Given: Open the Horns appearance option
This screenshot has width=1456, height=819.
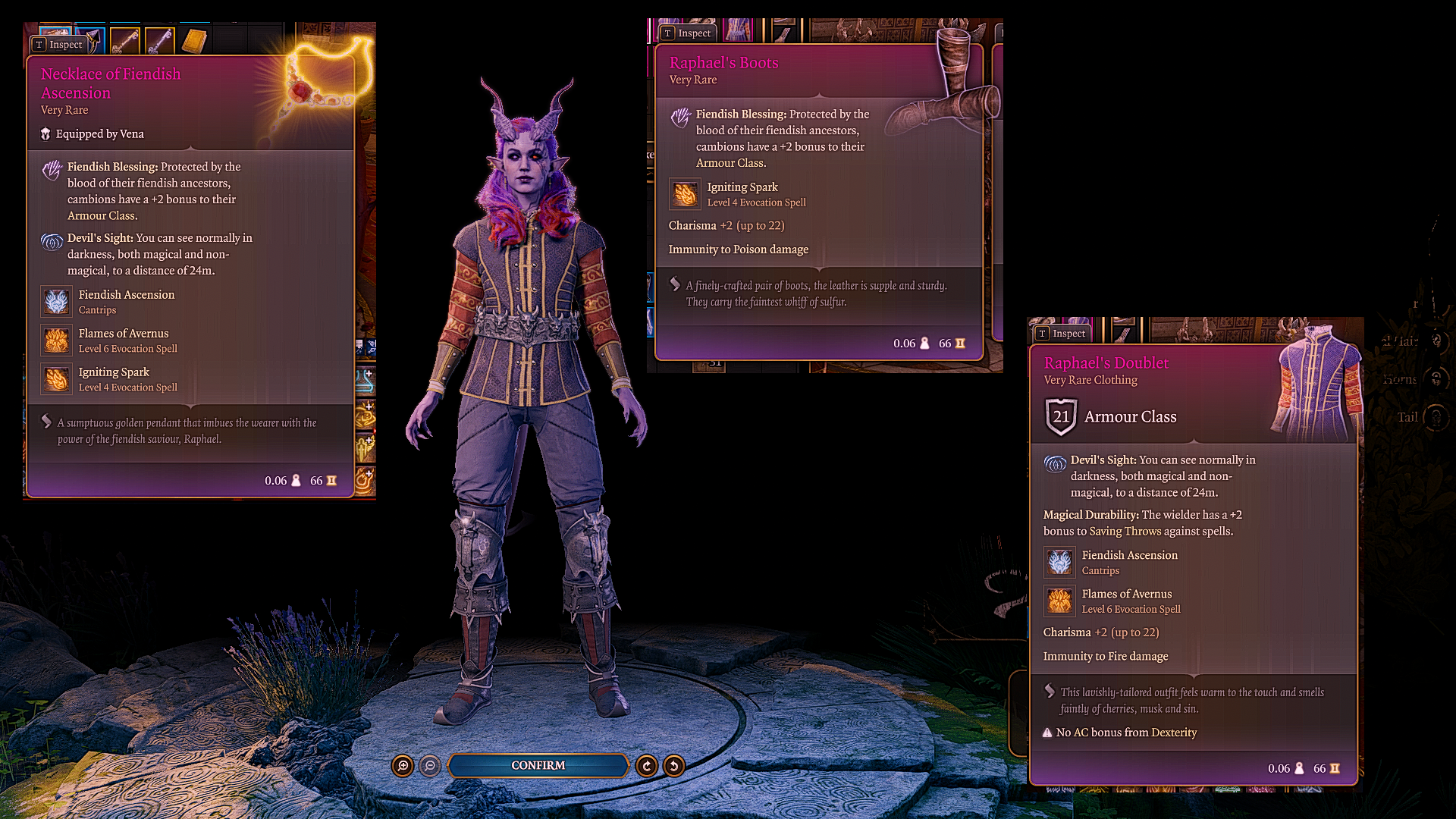Looking at the screenshot, I should pos(1436,378).
